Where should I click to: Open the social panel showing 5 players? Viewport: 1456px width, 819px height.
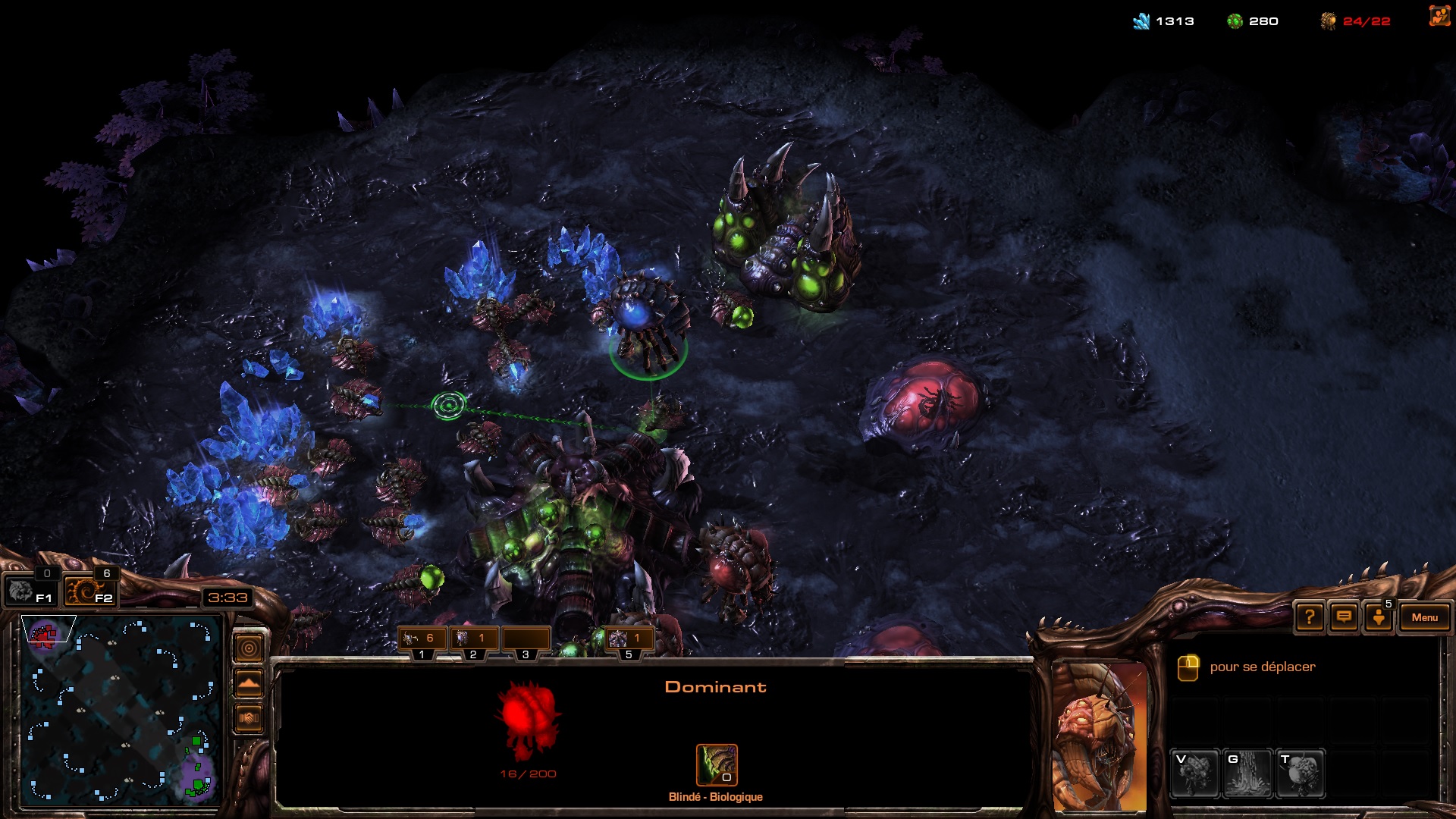(1379, 617)
